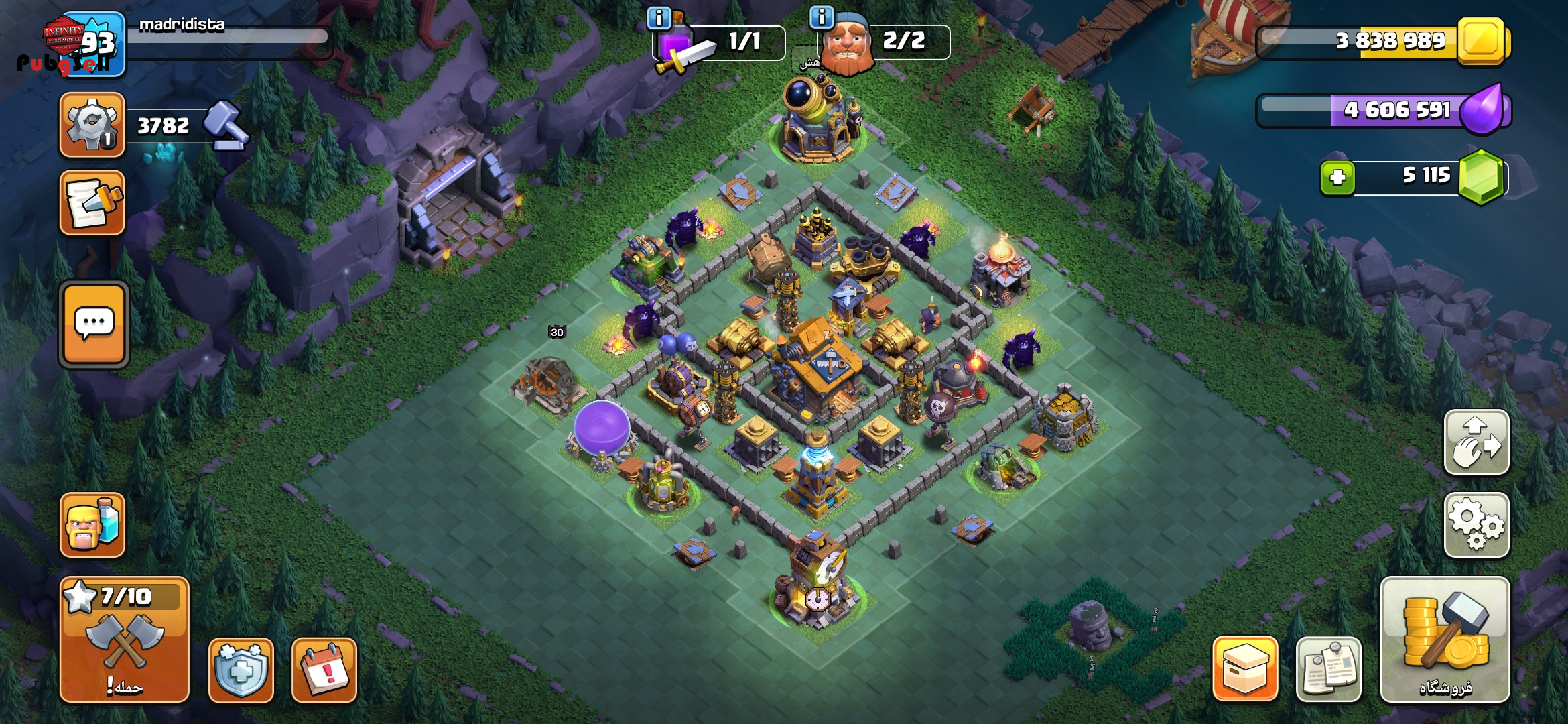Image resolution: width=1568 pixels, height=724 pixels.
Task: Tap the purple elixir resource counter
Action: [1384, 110]
